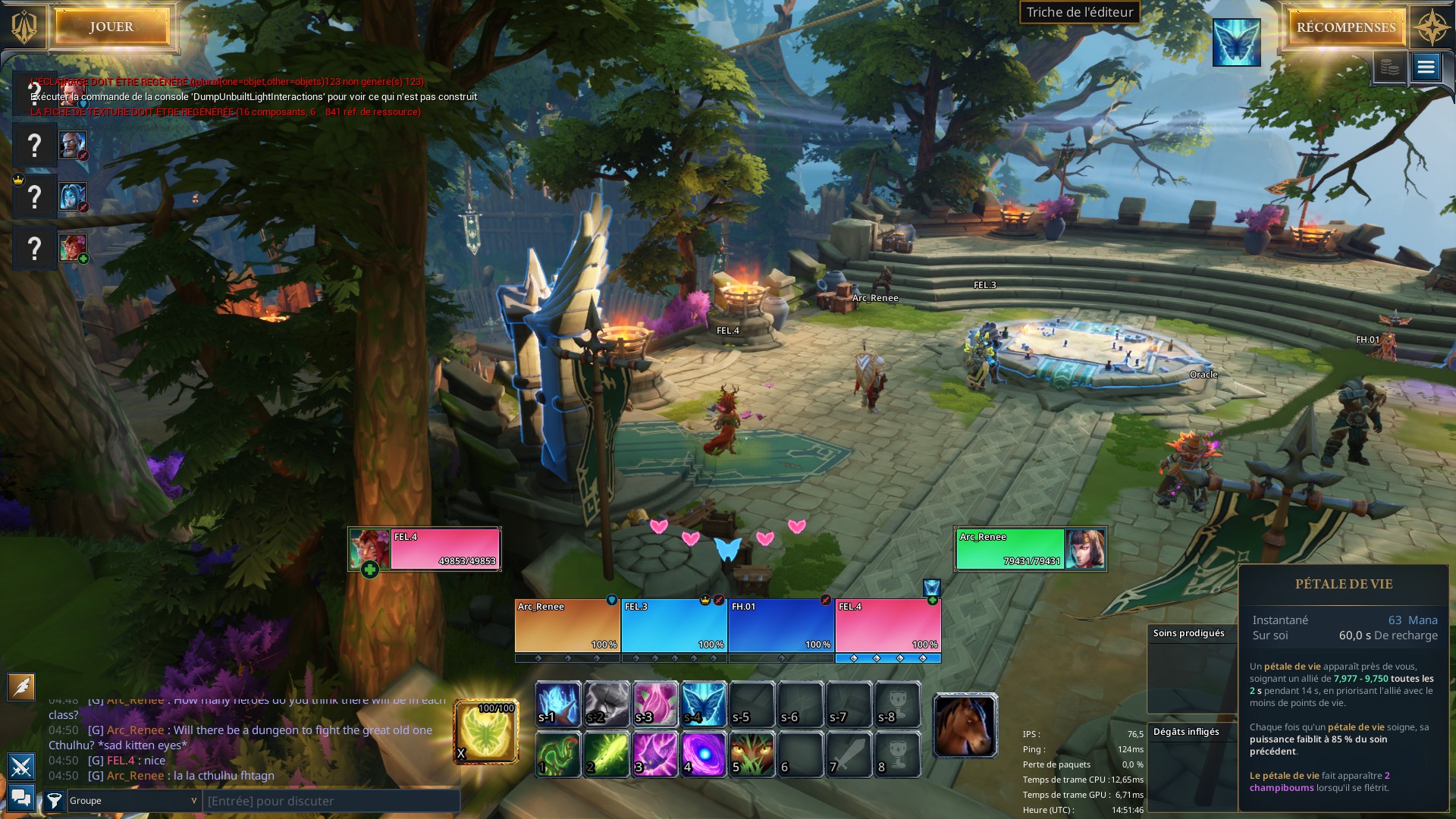Image resolution: width=1456 pixels, height=819 pixels.
Task: Open the RÉCOMPENSES panel
Action: click(x=1346, y=27)
